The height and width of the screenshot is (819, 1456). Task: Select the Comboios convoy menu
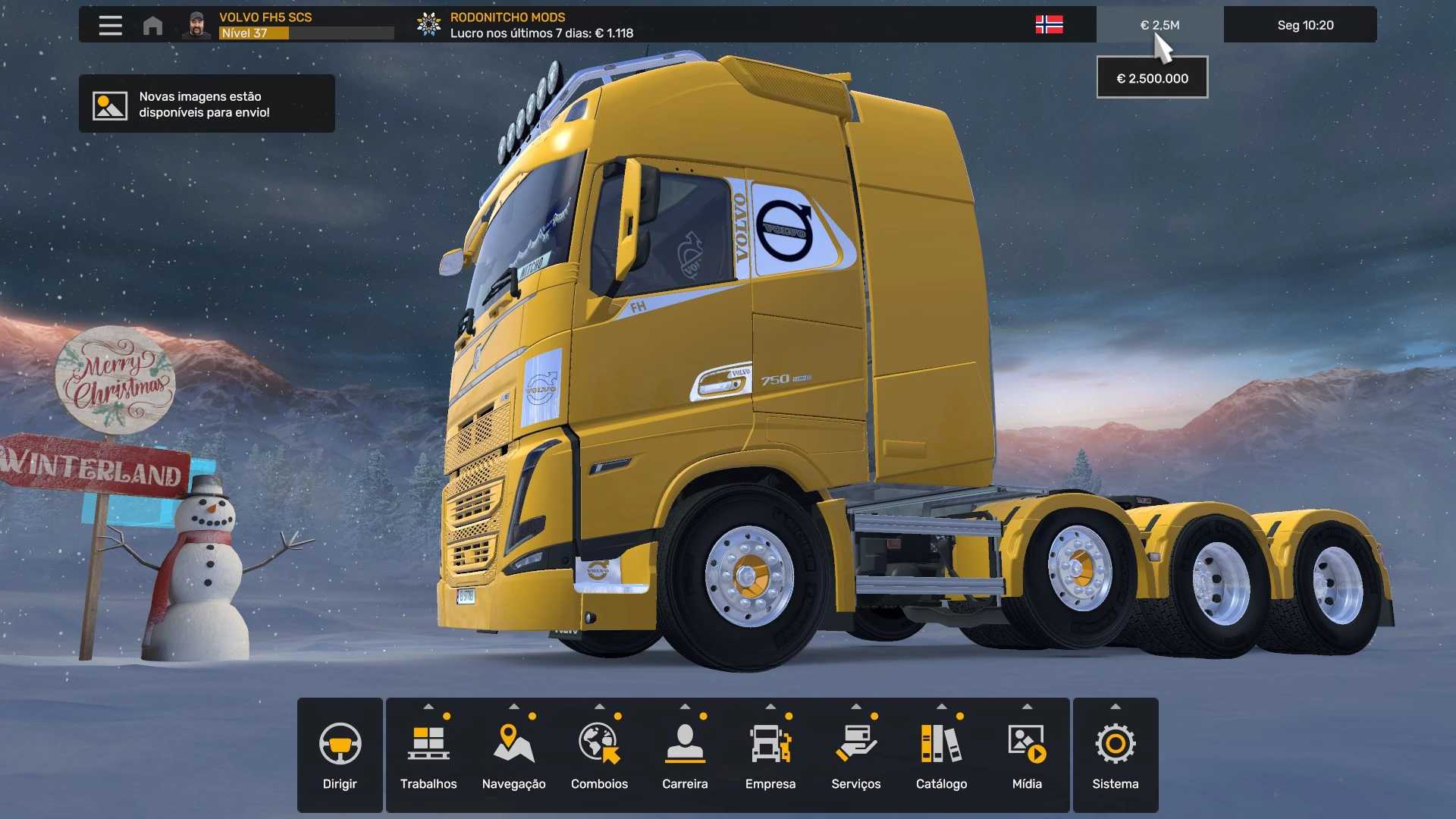[599, 755]
